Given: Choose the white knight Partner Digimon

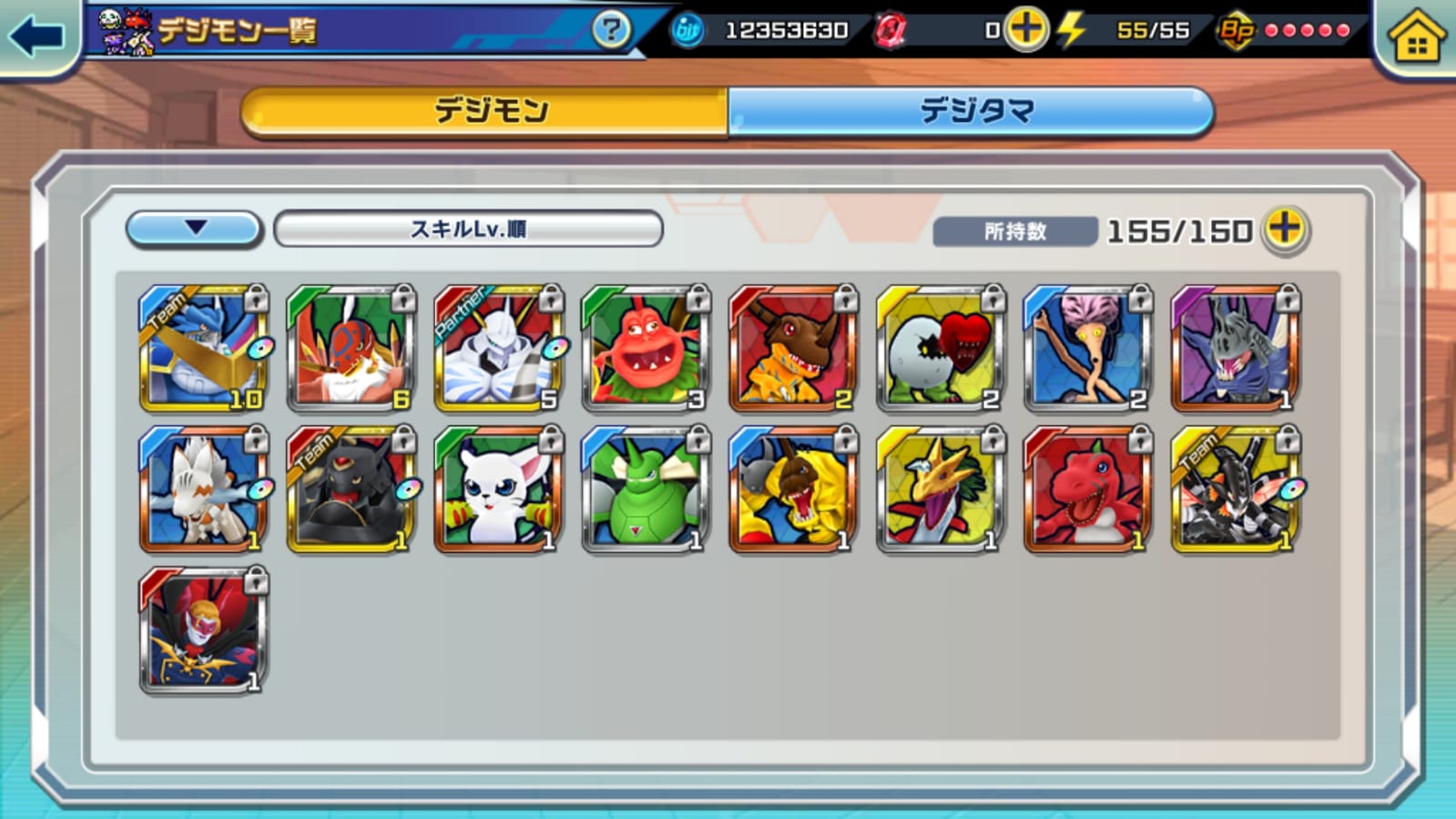Looking at the screenshot, I should (498, 349).
